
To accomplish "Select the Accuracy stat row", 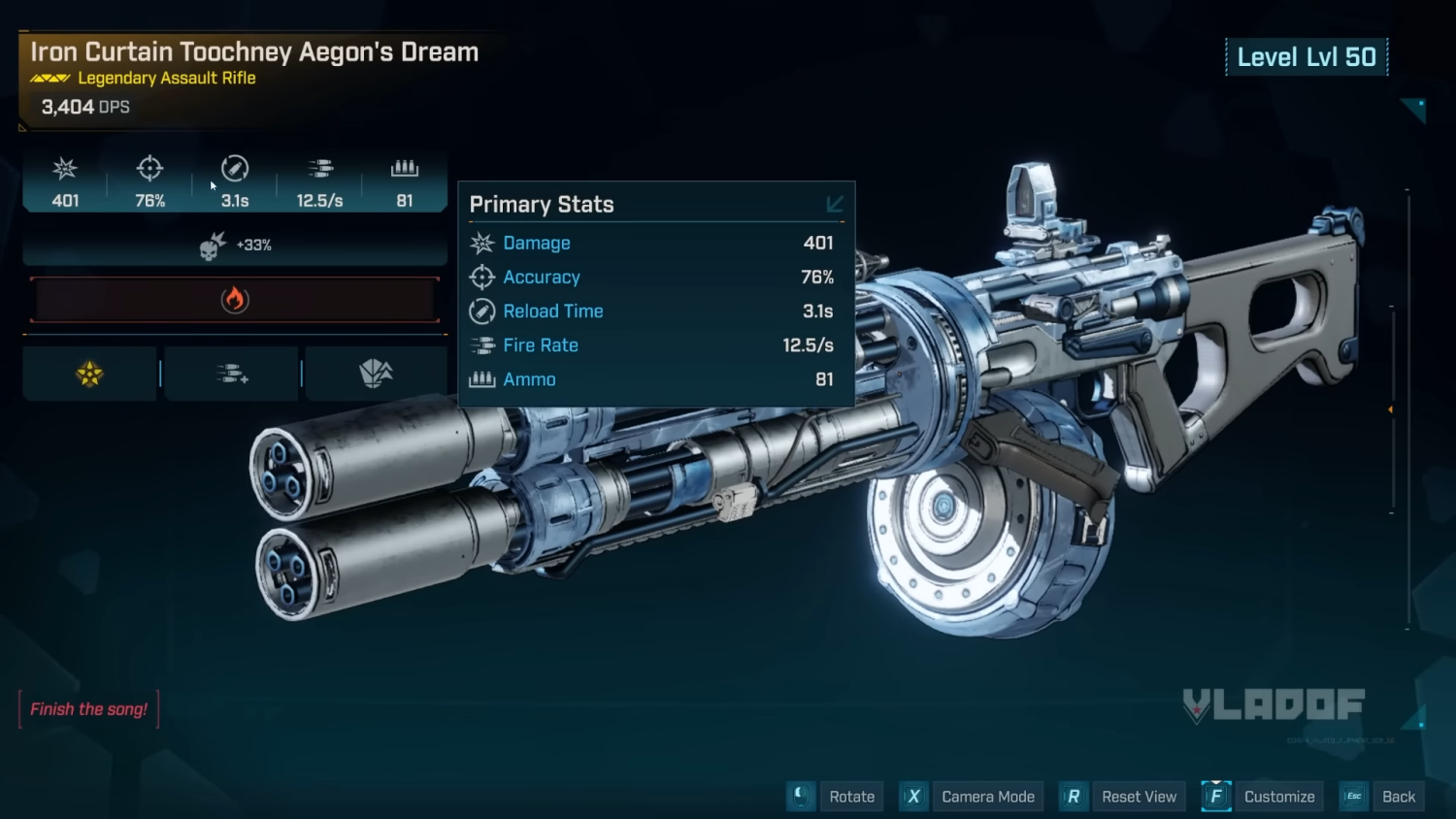I will pos(655,278).
